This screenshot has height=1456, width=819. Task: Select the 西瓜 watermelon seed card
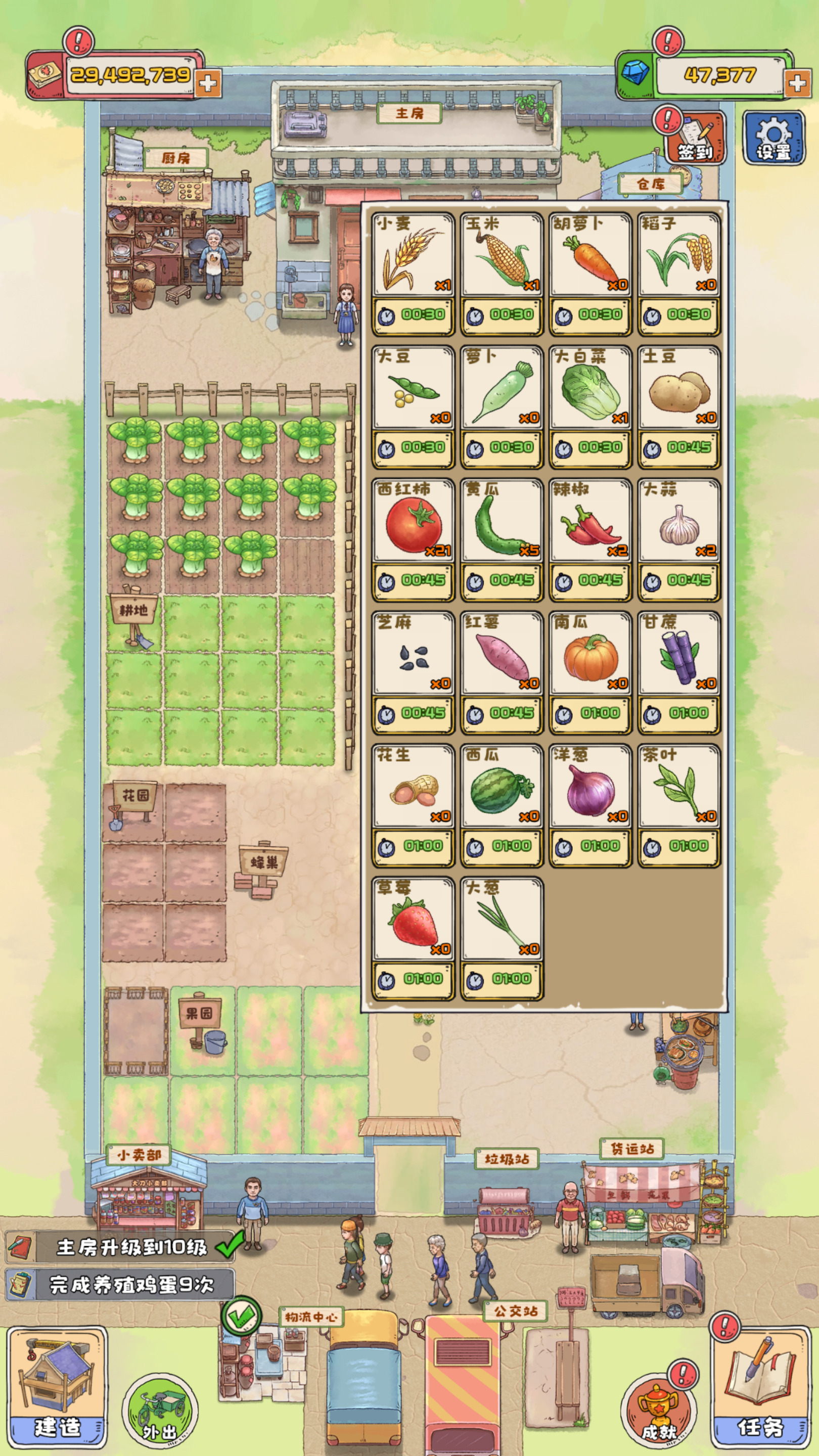pyautogui.click(x=502, y=805)
